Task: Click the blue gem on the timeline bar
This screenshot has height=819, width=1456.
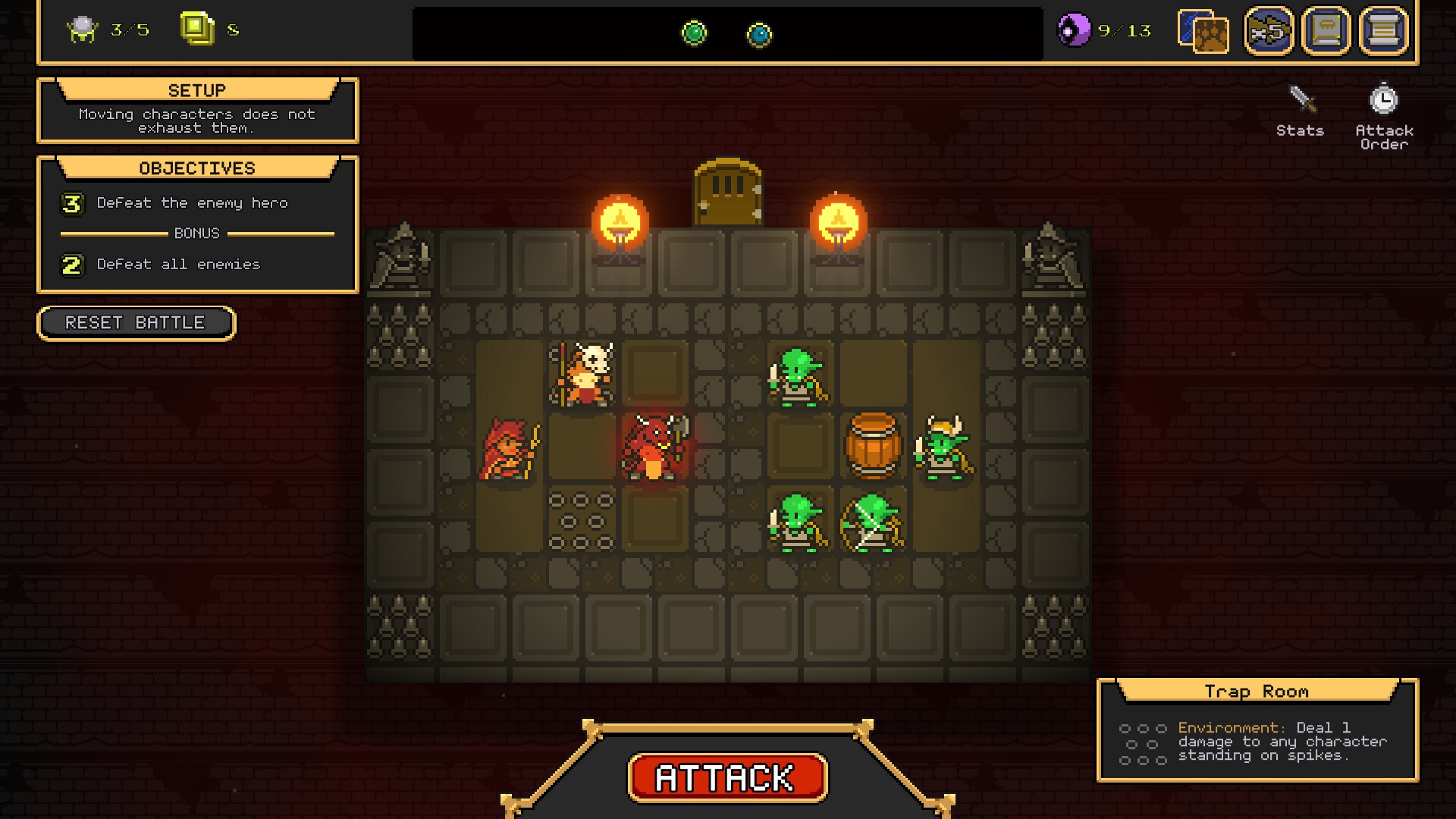Action: tap(761, 33)
